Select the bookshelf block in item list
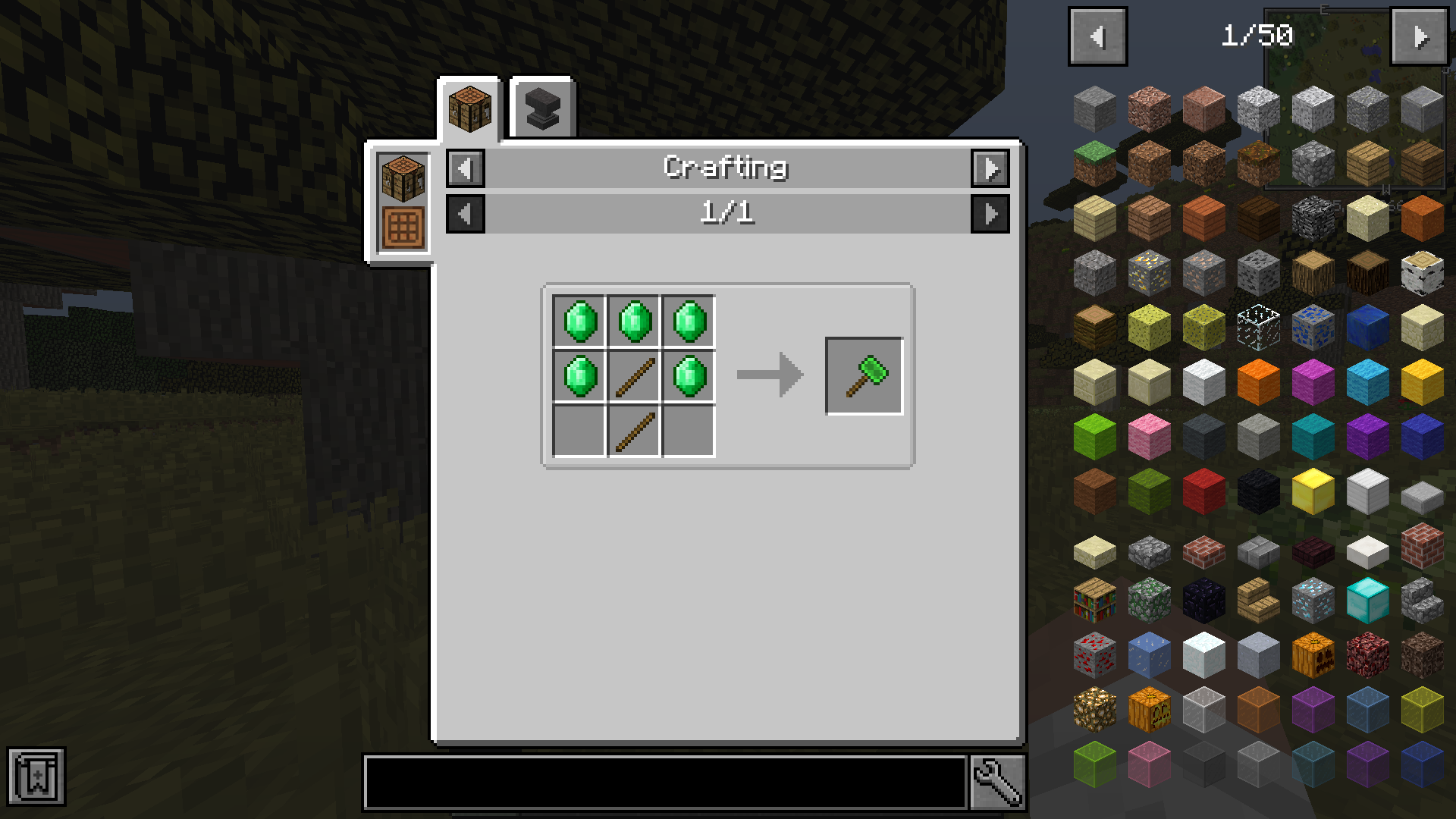 tap(1094, 600)
